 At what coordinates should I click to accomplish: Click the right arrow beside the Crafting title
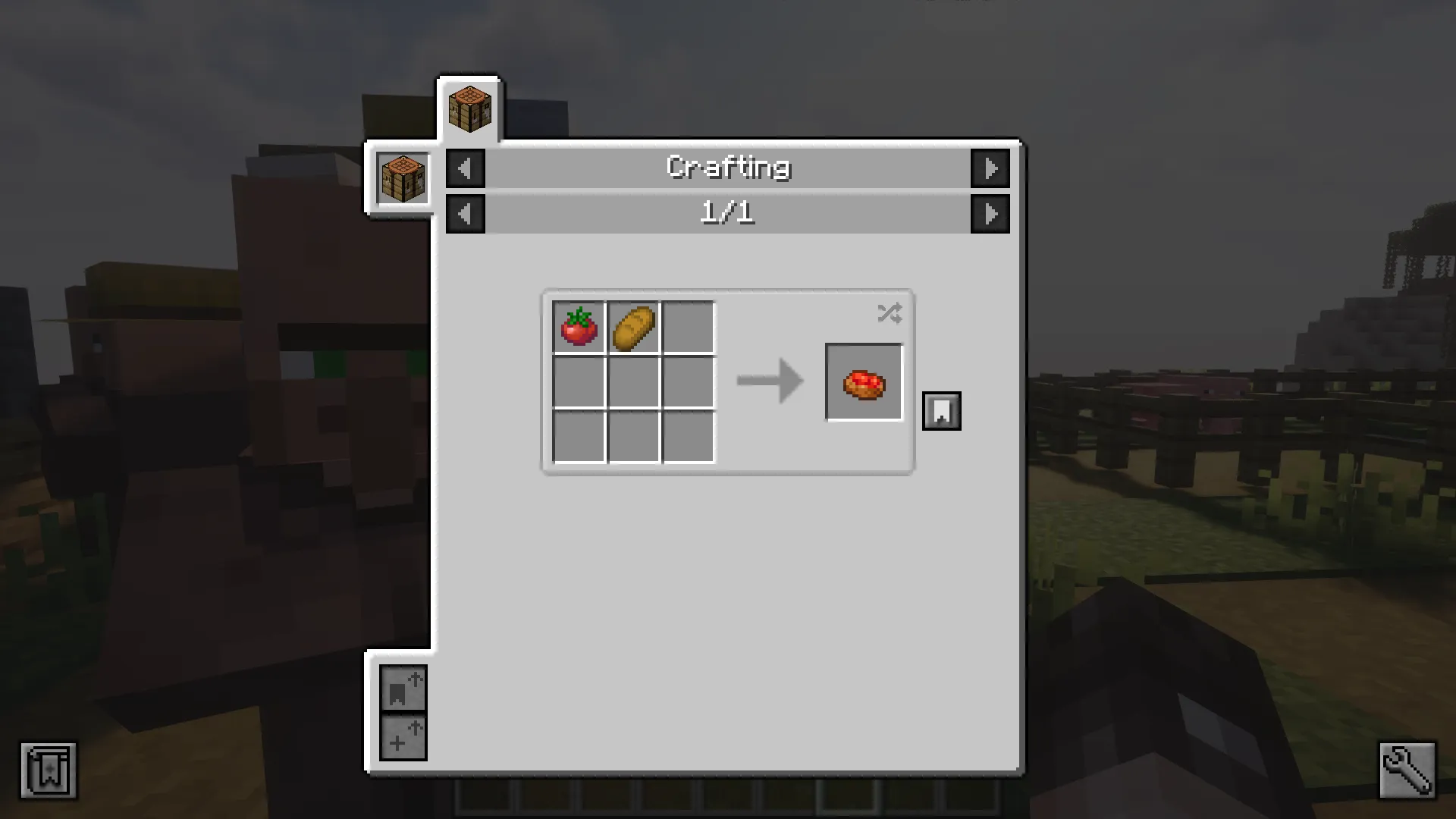pos(990,168)
